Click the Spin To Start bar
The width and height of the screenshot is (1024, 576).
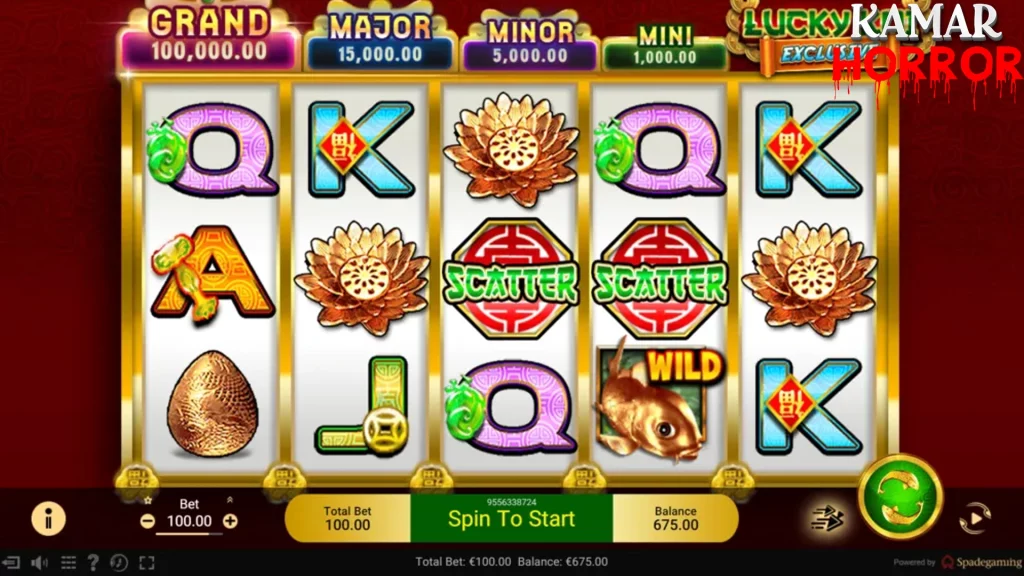click(x=511, y=518)
